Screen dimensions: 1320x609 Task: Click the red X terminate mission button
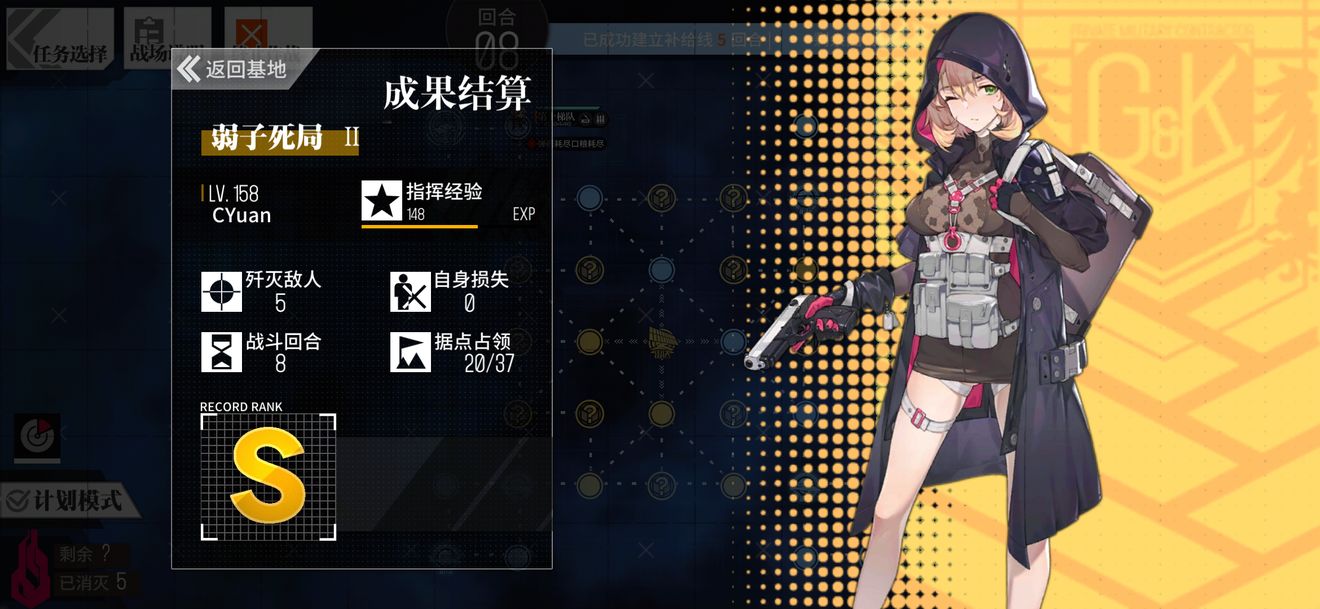(x=250, y=30)
